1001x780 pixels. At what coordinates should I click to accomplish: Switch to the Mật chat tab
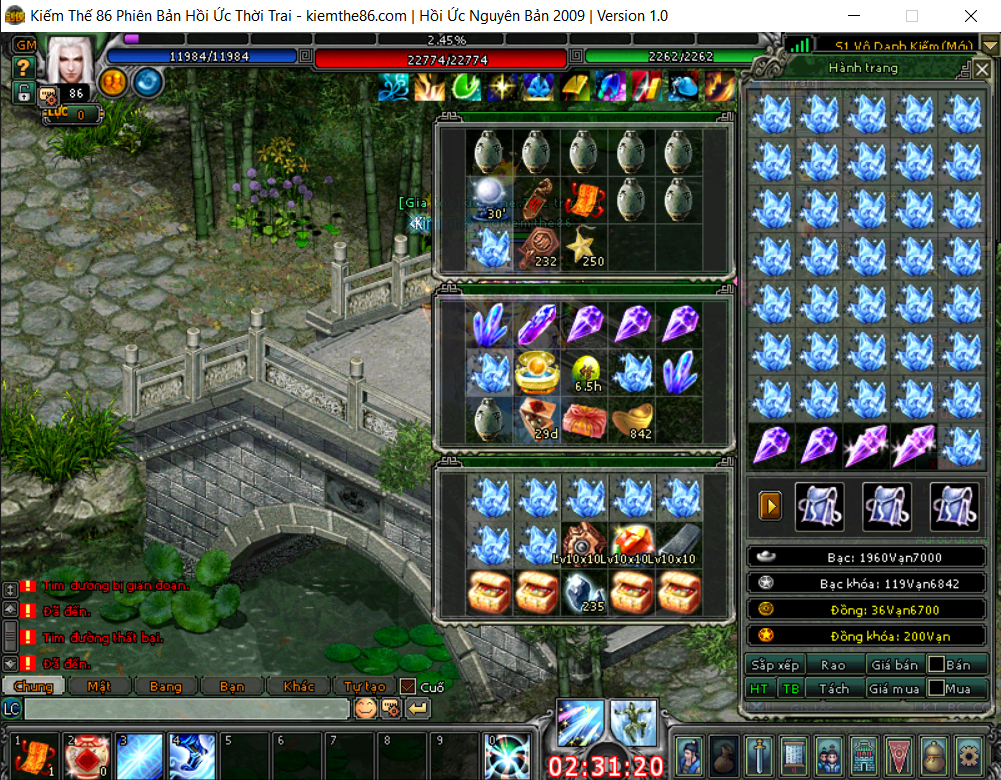point(98,687)
